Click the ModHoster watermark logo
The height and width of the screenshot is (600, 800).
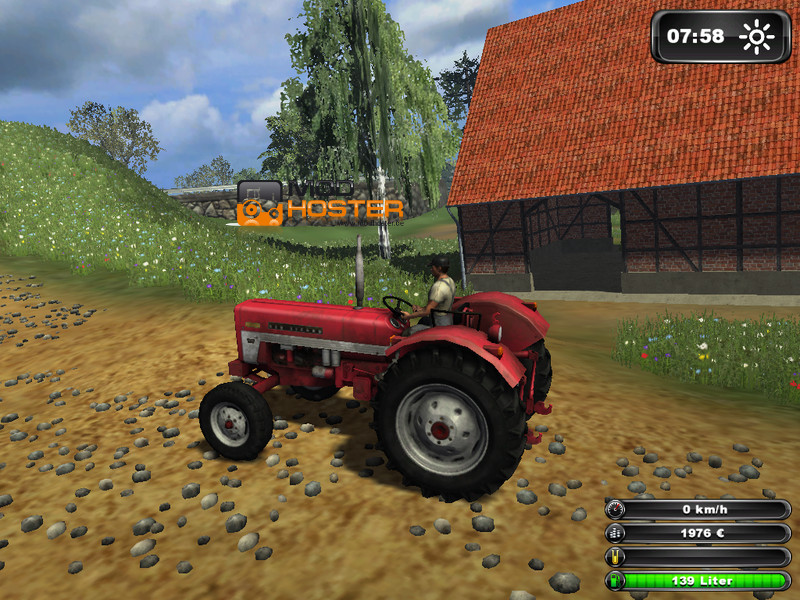click(x=320, y=203)
